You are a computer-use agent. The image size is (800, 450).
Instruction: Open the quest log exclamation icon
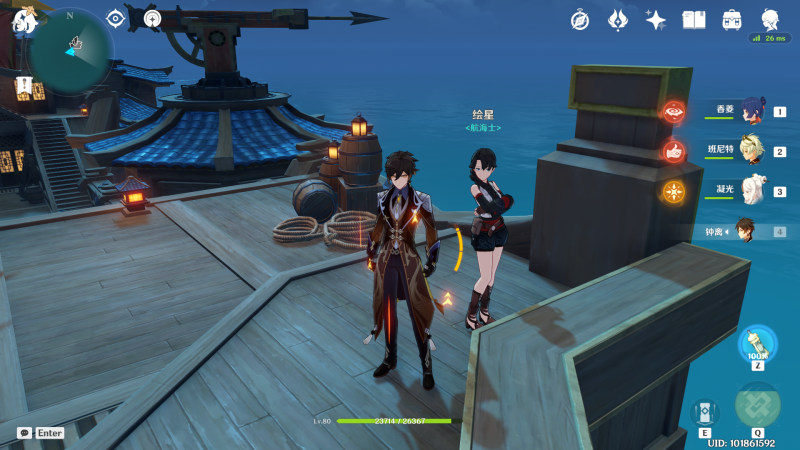pos(24,85)
